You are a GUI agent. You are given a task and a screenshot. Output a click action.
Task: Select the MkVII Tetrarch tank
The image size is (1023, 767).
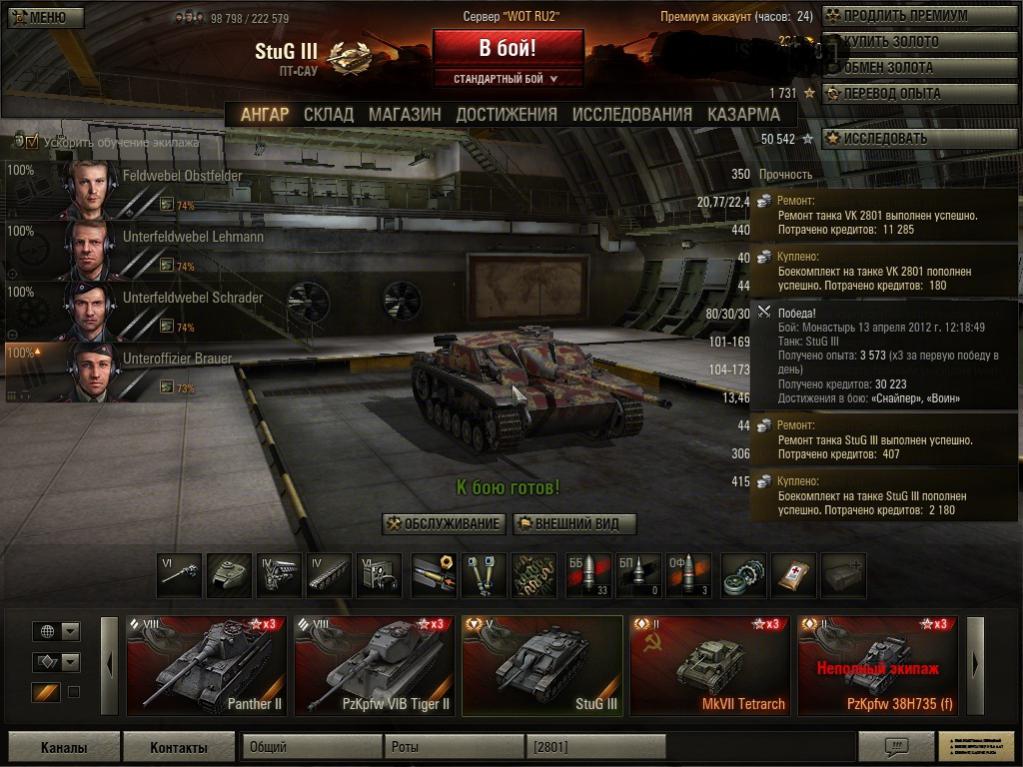point(710,666)
